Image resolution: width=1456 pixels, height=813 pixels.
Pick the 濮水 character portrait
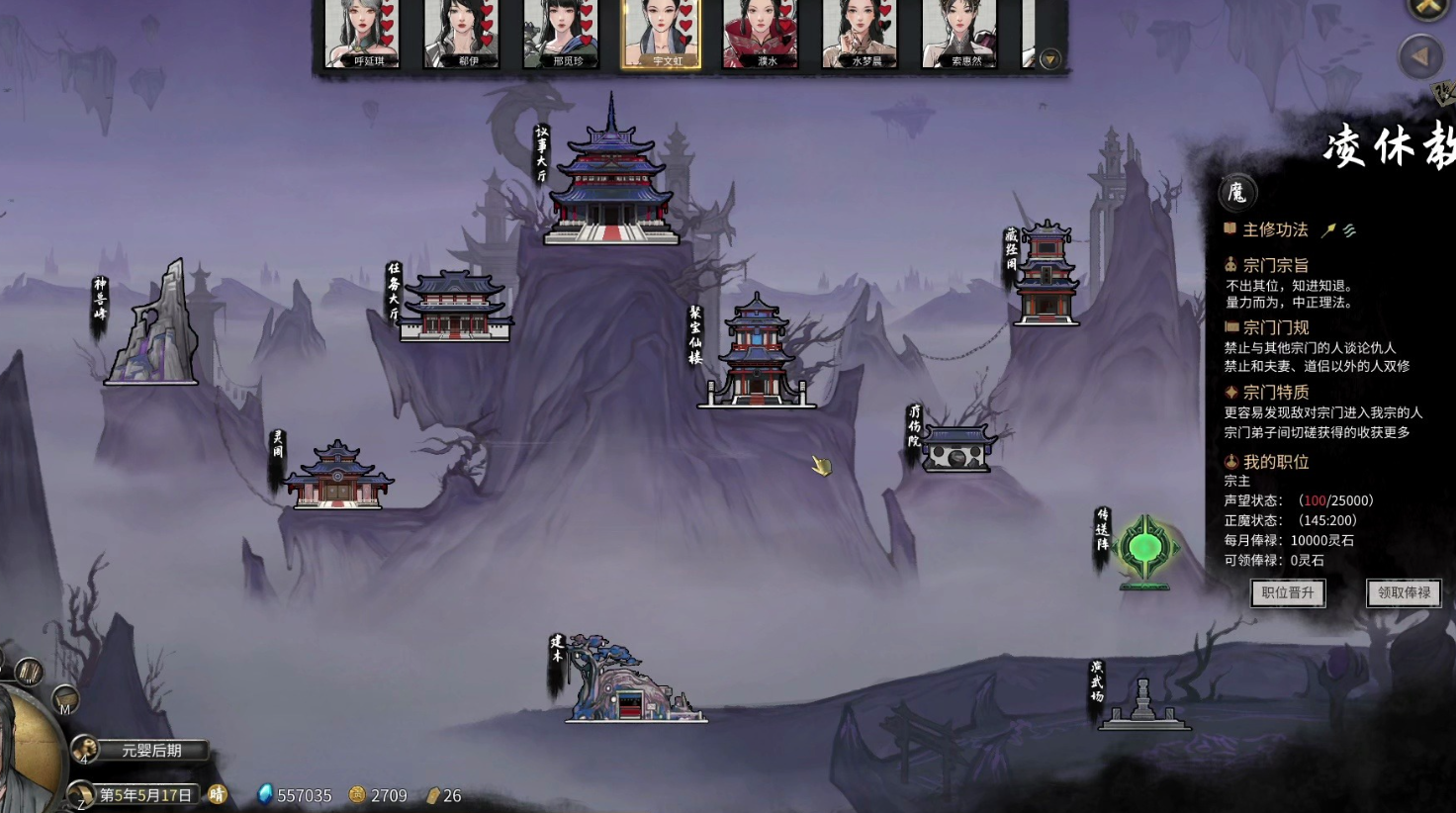tap(760, 33)
